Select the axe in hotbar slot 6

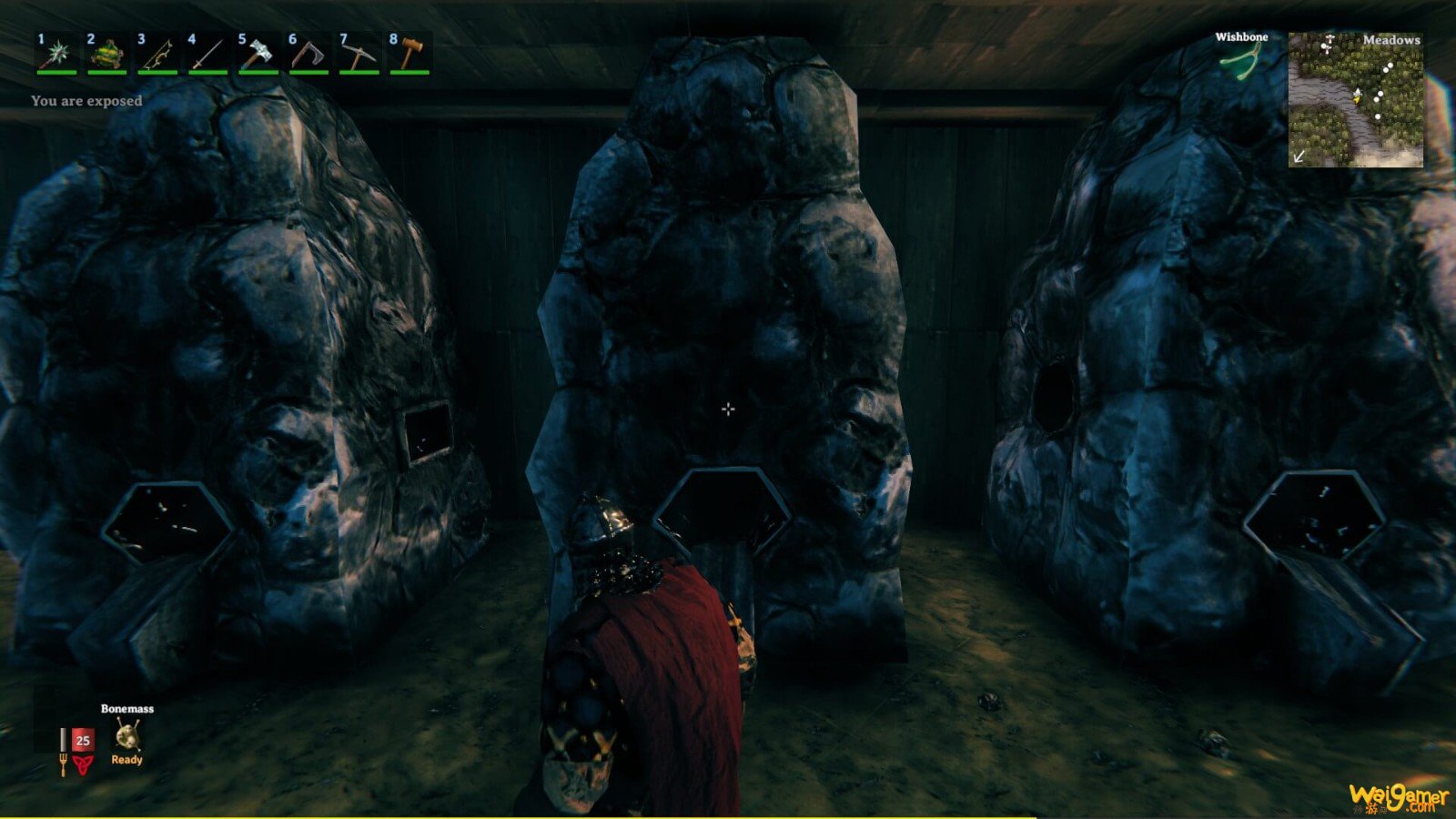pos(308,55)
